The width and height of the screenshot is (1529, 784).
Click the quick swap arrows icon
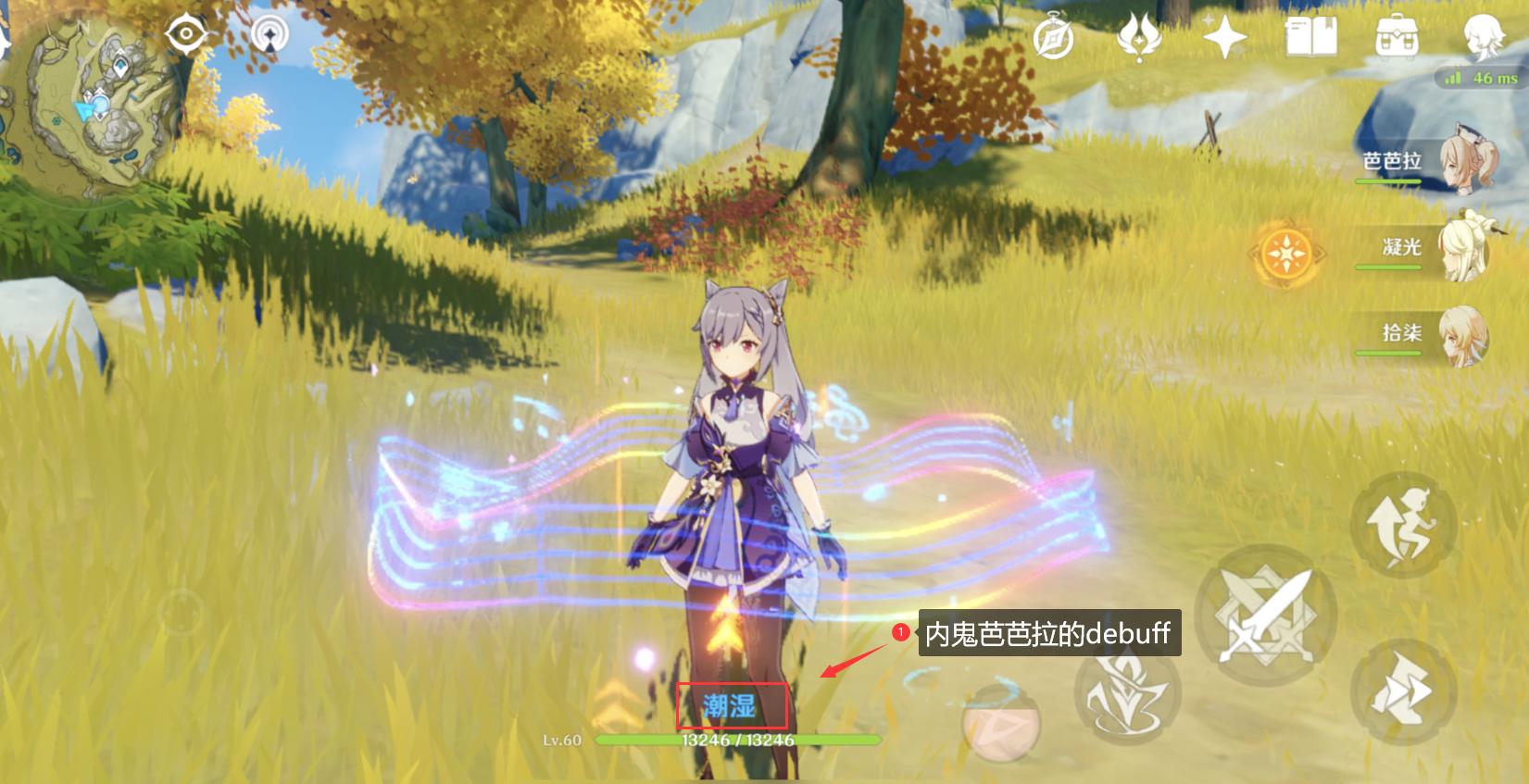pos(1401,690)
